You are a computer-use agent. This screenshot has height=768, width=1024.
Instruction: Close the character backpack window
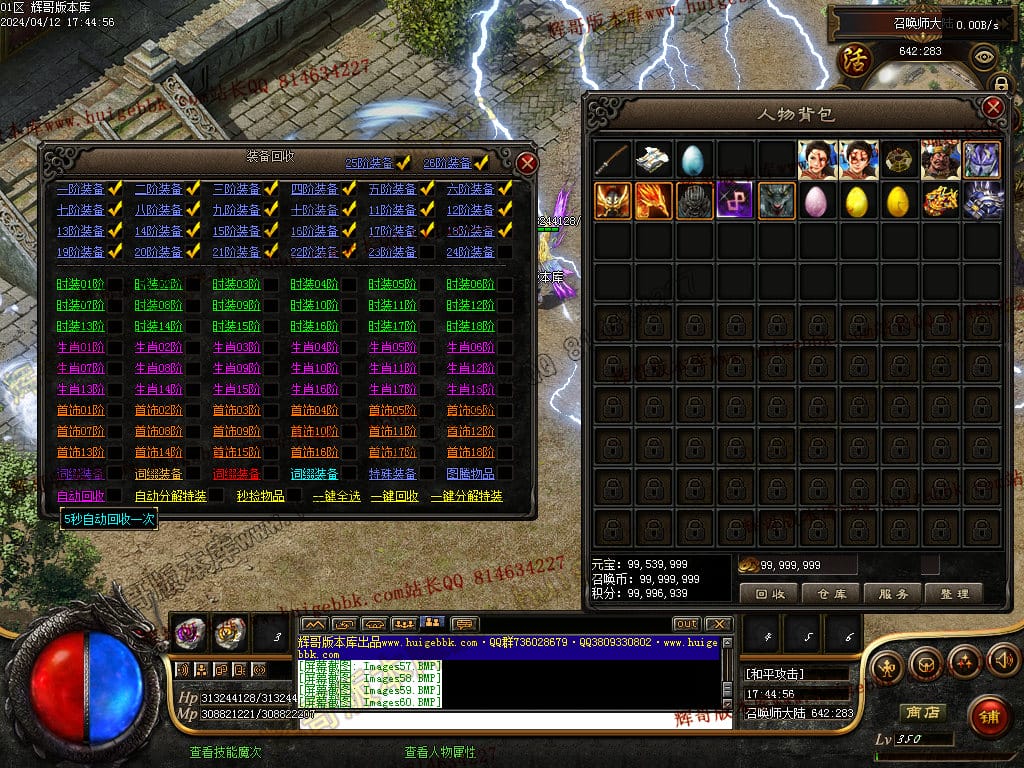pyautogui.click(x=993, y=108)
